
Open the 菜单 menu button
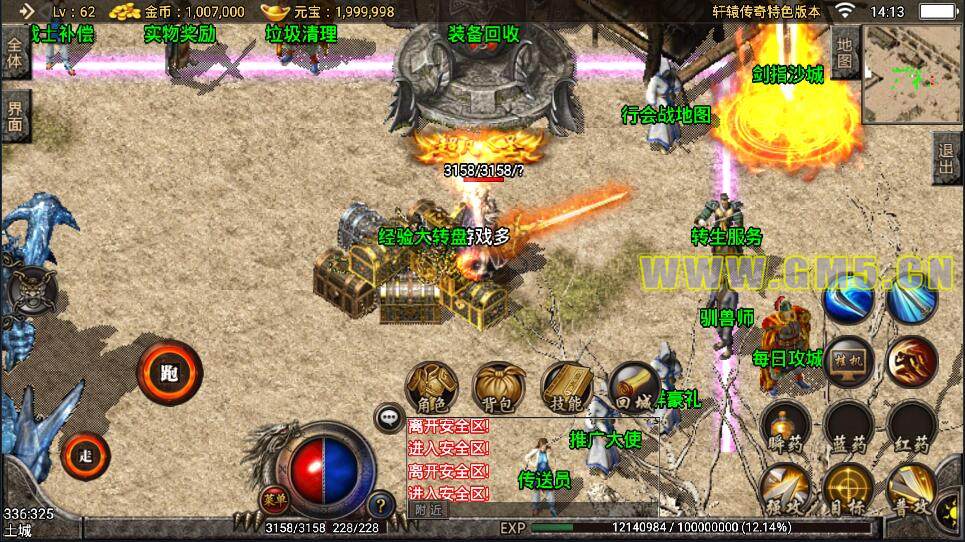[273, 499]
